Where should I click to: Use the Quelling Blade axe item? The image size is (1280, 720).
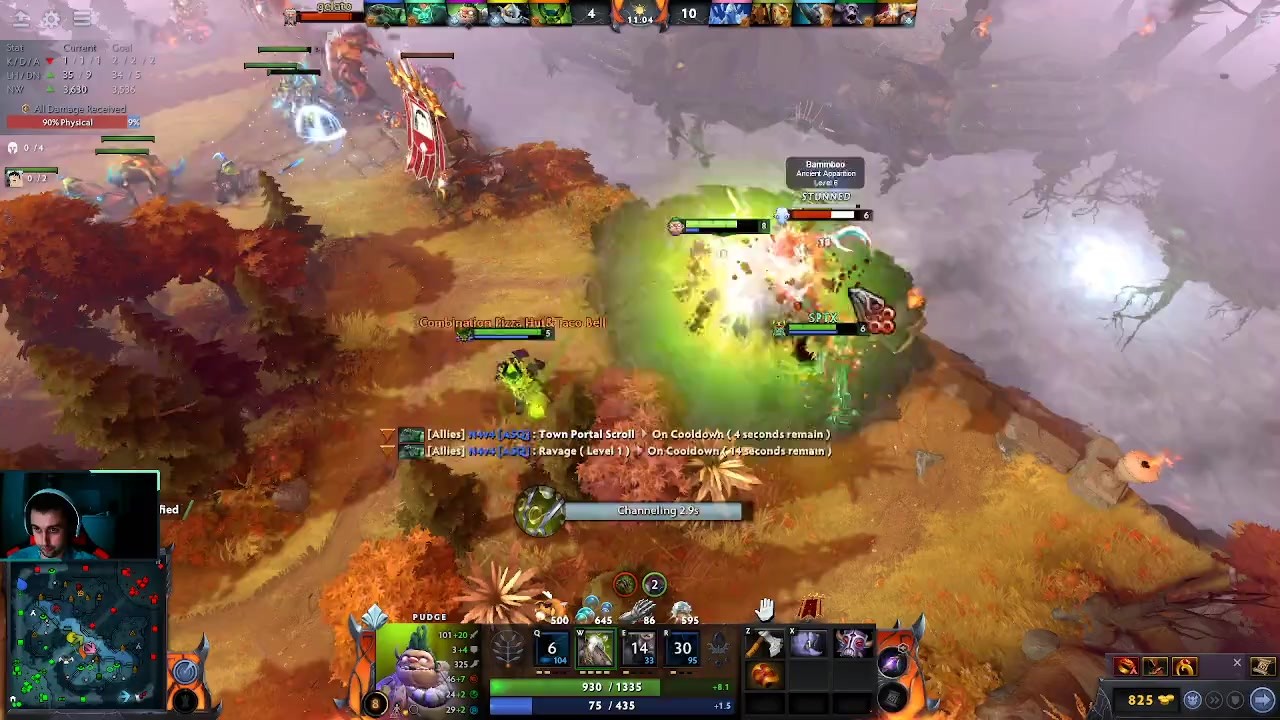click(x=766, y=645)
